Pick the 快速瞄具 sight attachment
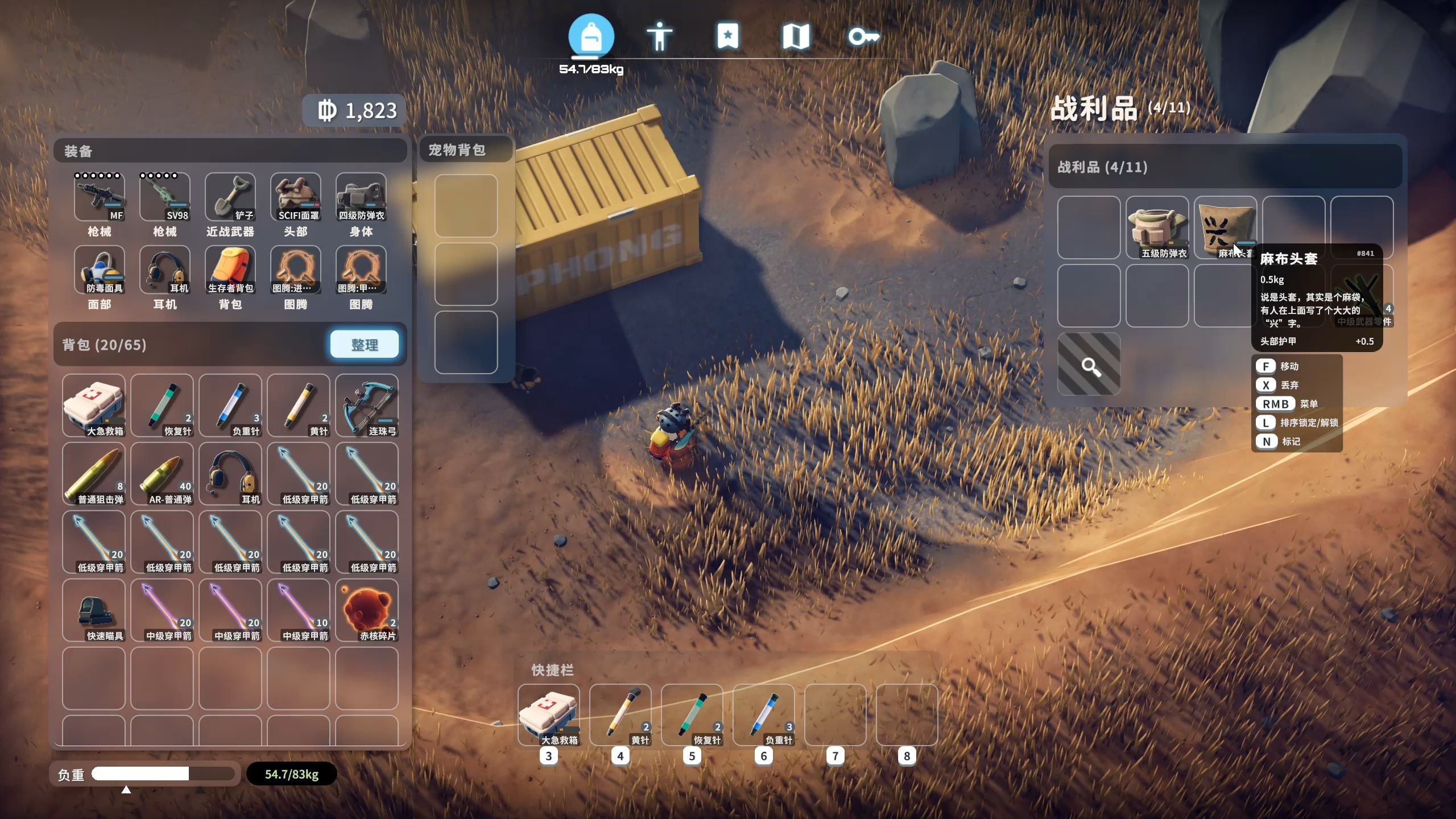 click(94, 610)
